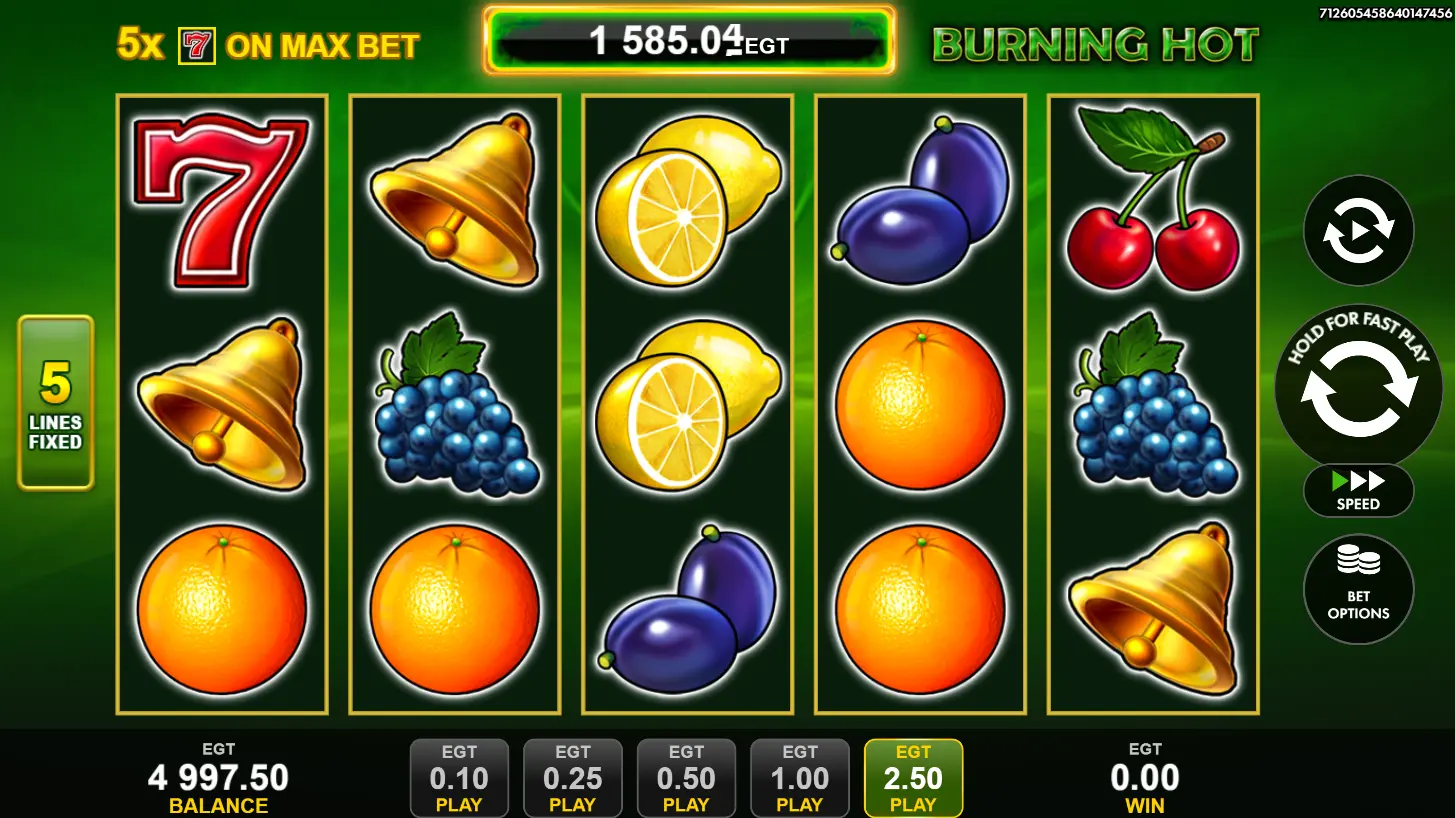Click the highlighted 2.50 EGT play button

click(913, 778)
